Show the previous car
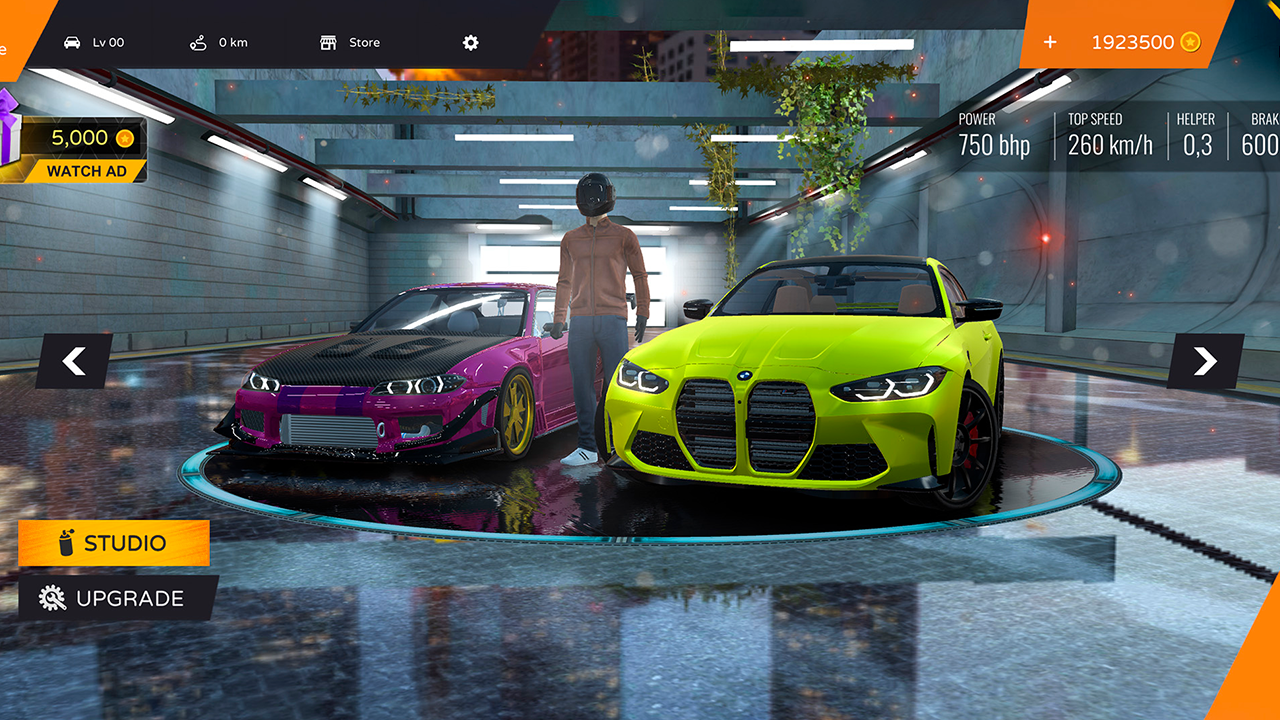Viewport: 1280px width, 720px height. tap(74, 361)
